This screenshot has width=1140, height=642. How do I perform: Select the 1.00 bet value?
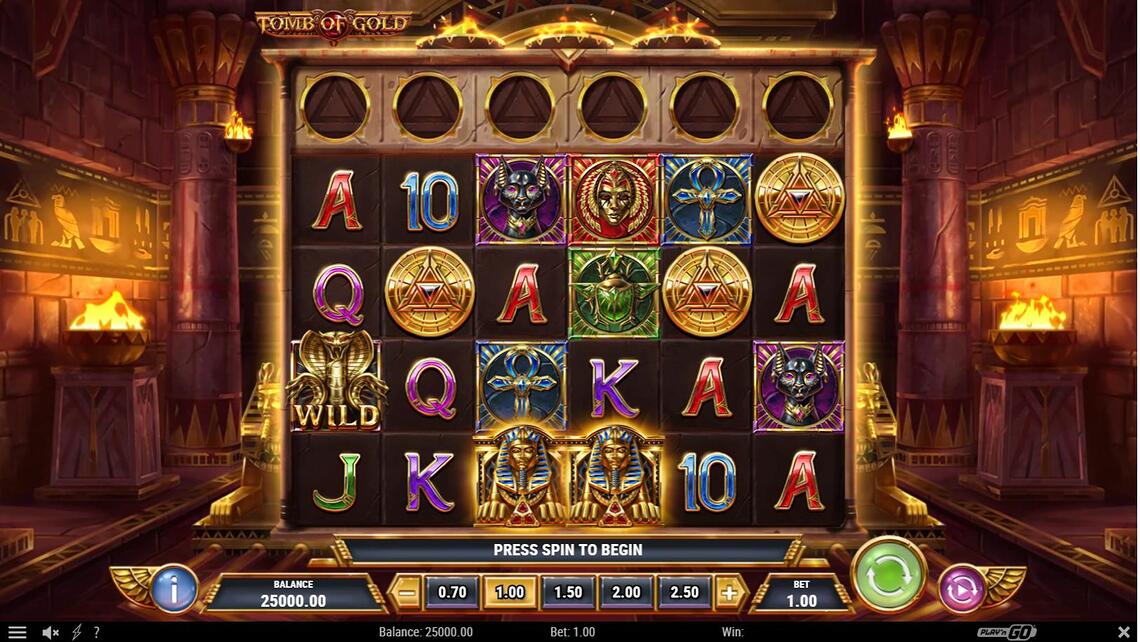510,592
